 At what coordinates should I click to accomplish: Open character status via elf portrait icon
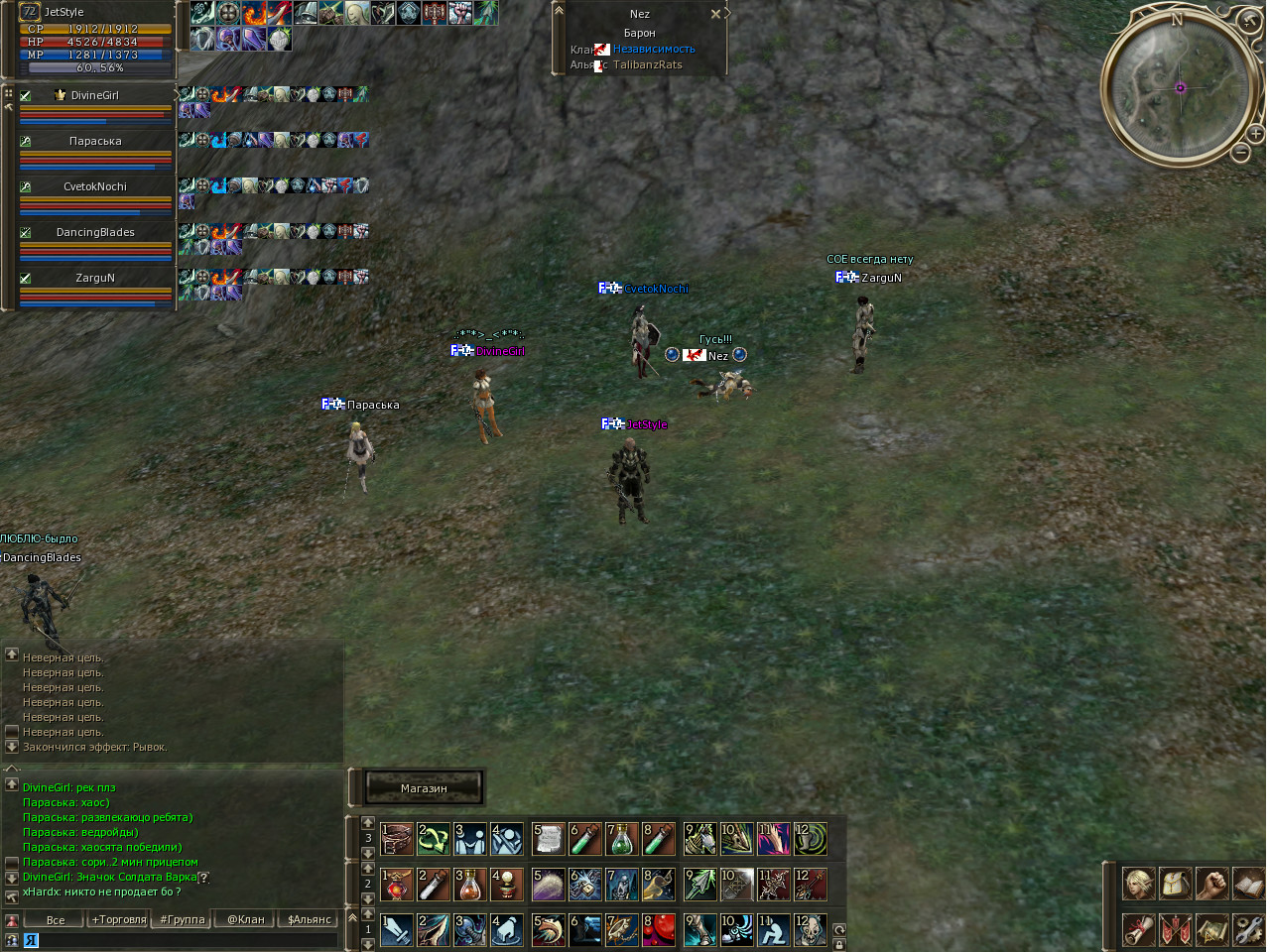point(1138,883)
